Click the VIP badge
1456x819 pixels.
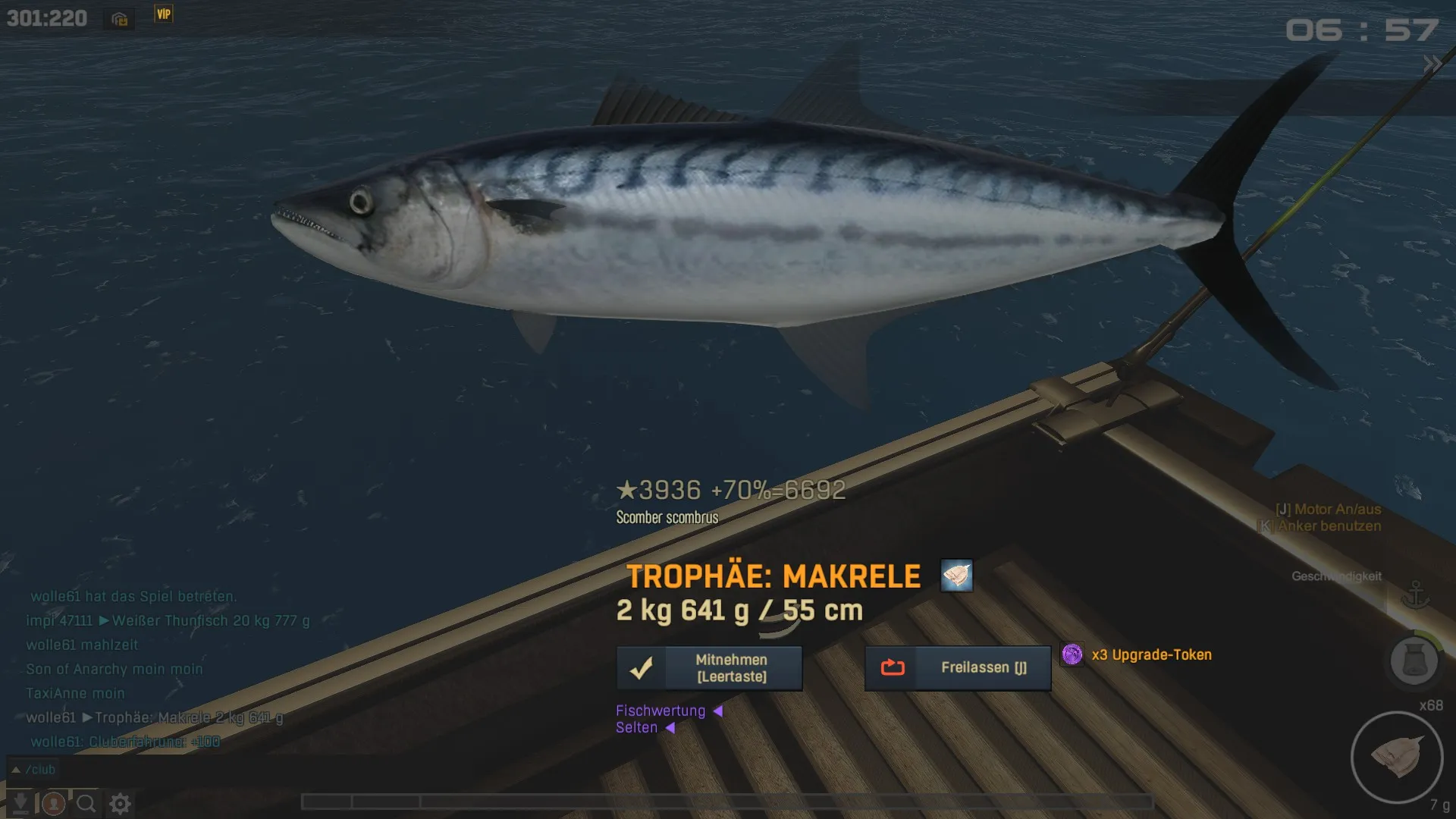pos(164,14)
